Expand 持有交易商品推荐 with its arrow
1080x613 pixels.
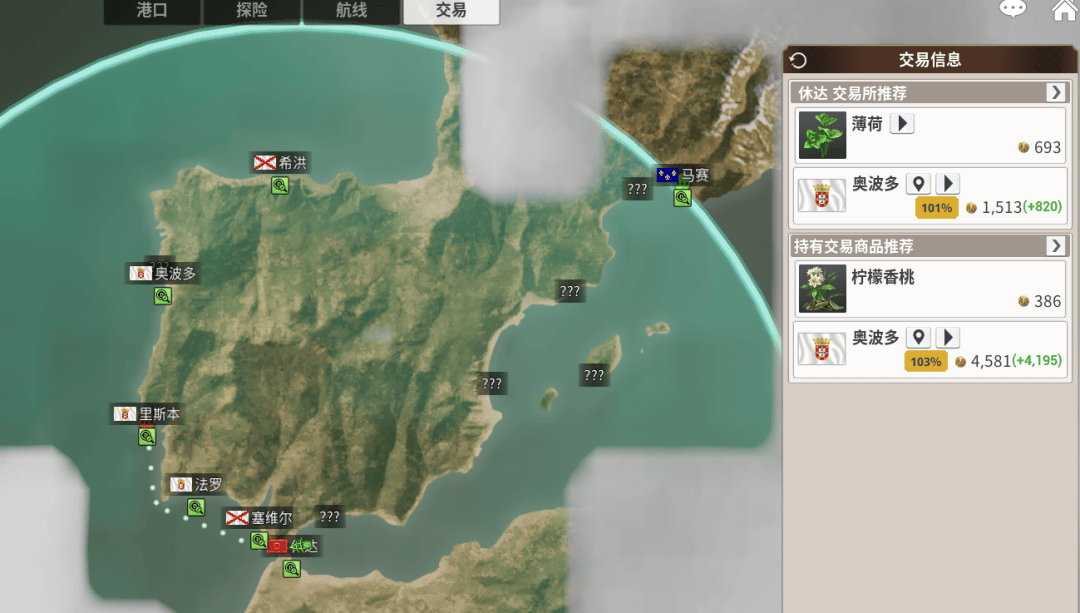click(1056, 245)
